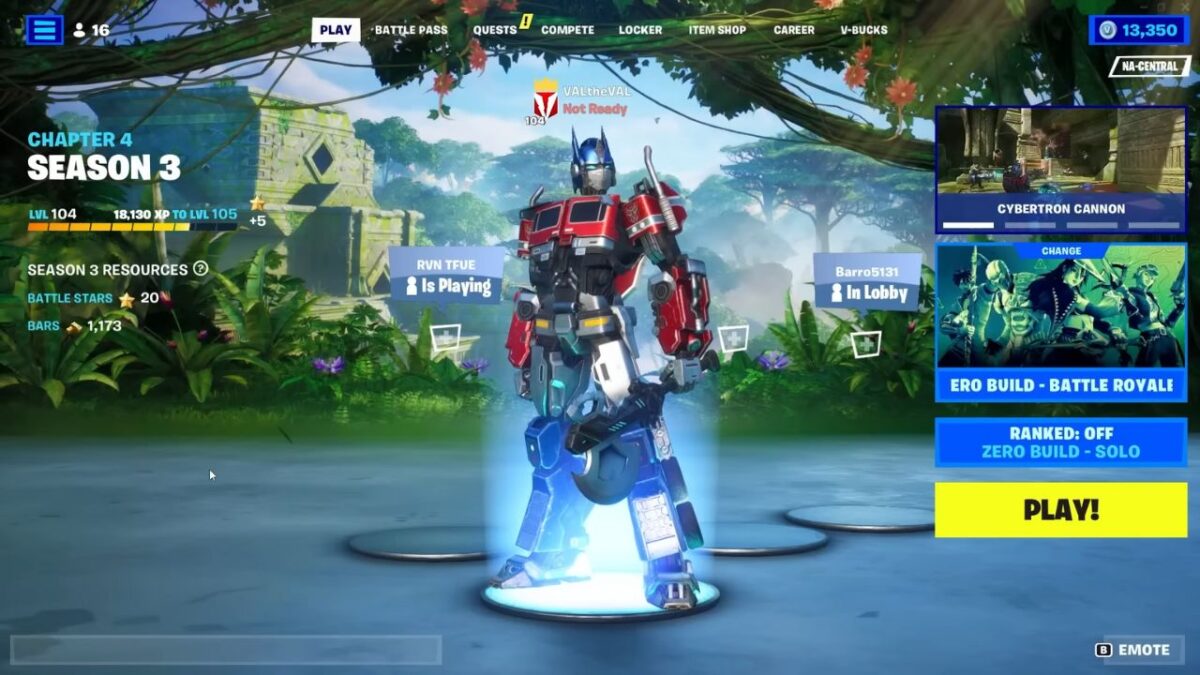
Task: Visit the Item Shop tab
Action: [x=717, y=30]
